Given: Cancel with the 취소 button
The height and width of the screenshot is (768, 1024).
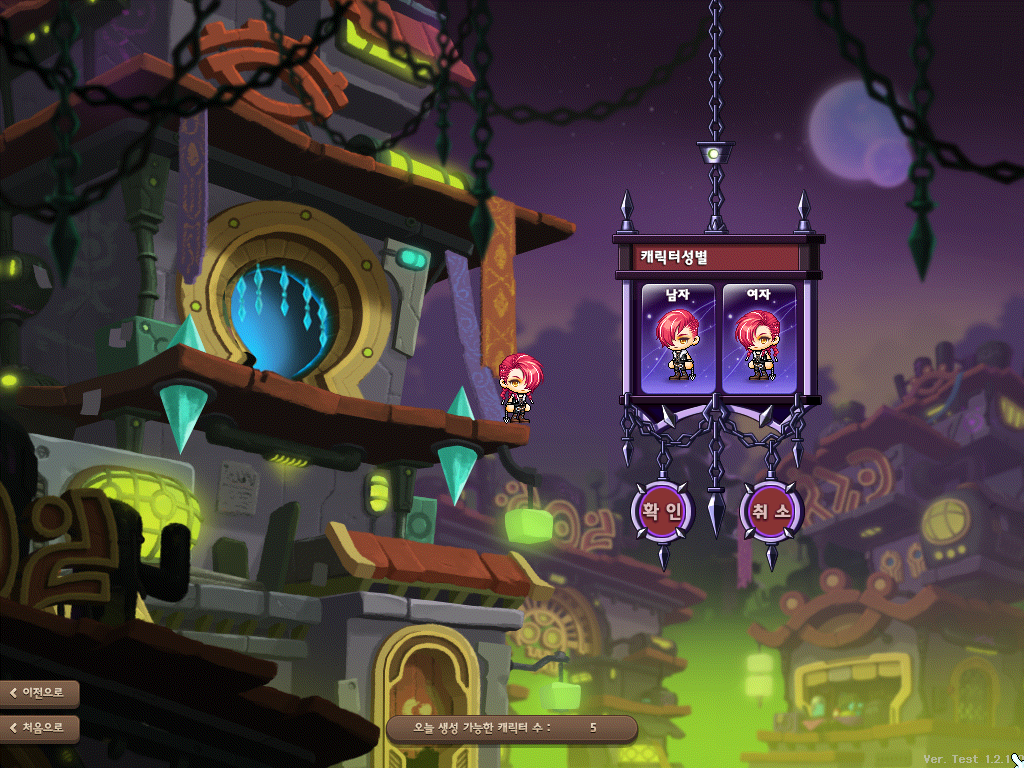Looking at the screenshot, I should click(771, 511).
